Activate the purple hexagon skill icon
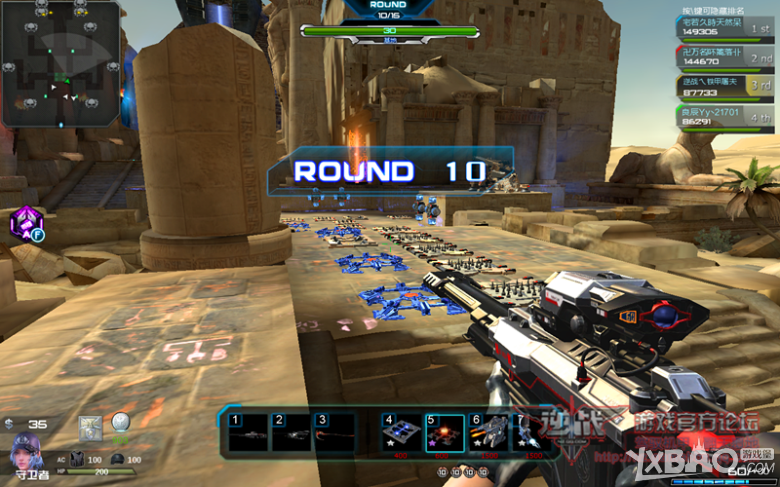 click(24, 224)
